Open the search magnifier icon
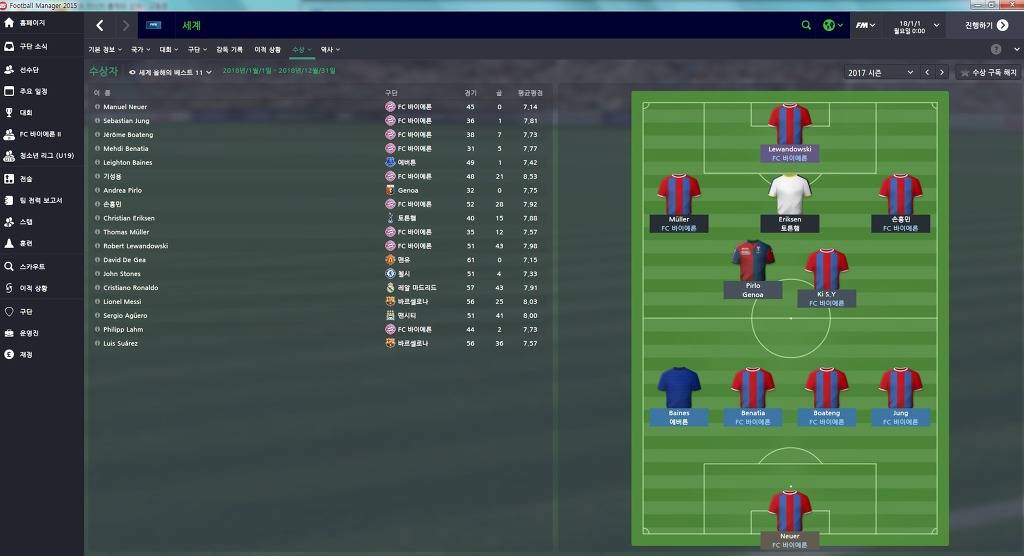This screenshot has height=556, width=1024. (806, 25)
